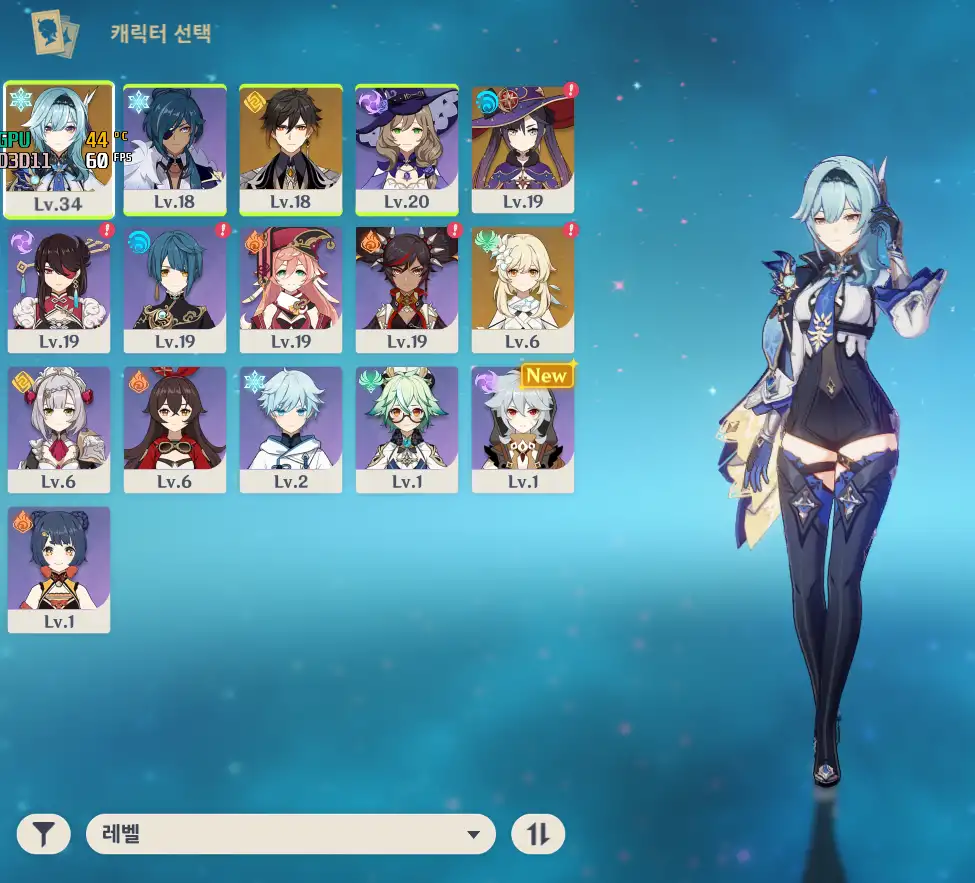The width and height of the screenshot is (975, 883).
Task: Choose Beidou's character portrait
Action: 59,288
